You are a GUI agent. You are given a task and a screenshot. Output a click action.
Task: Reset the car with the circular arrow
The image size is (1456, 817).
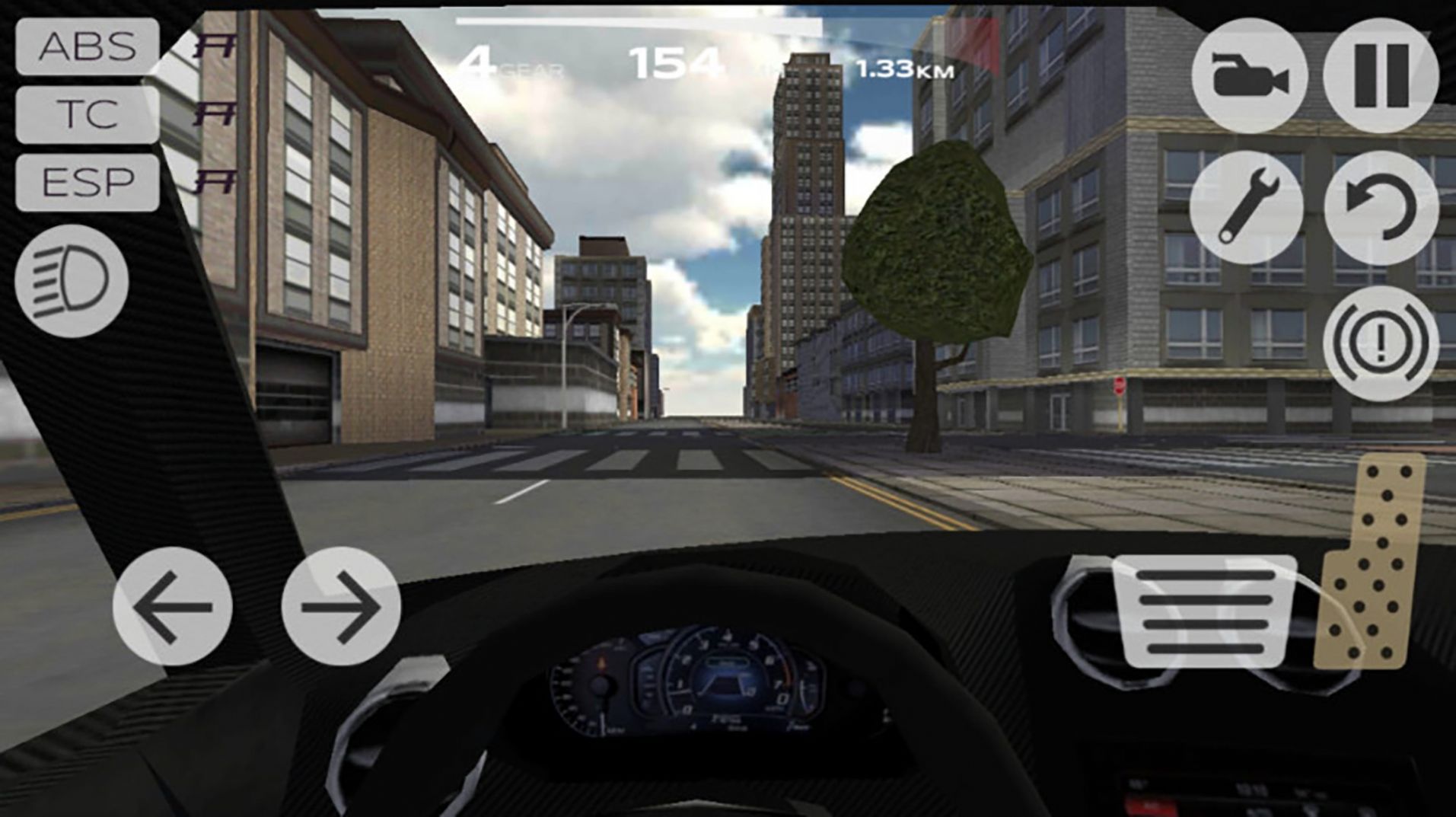[1381, 207]
